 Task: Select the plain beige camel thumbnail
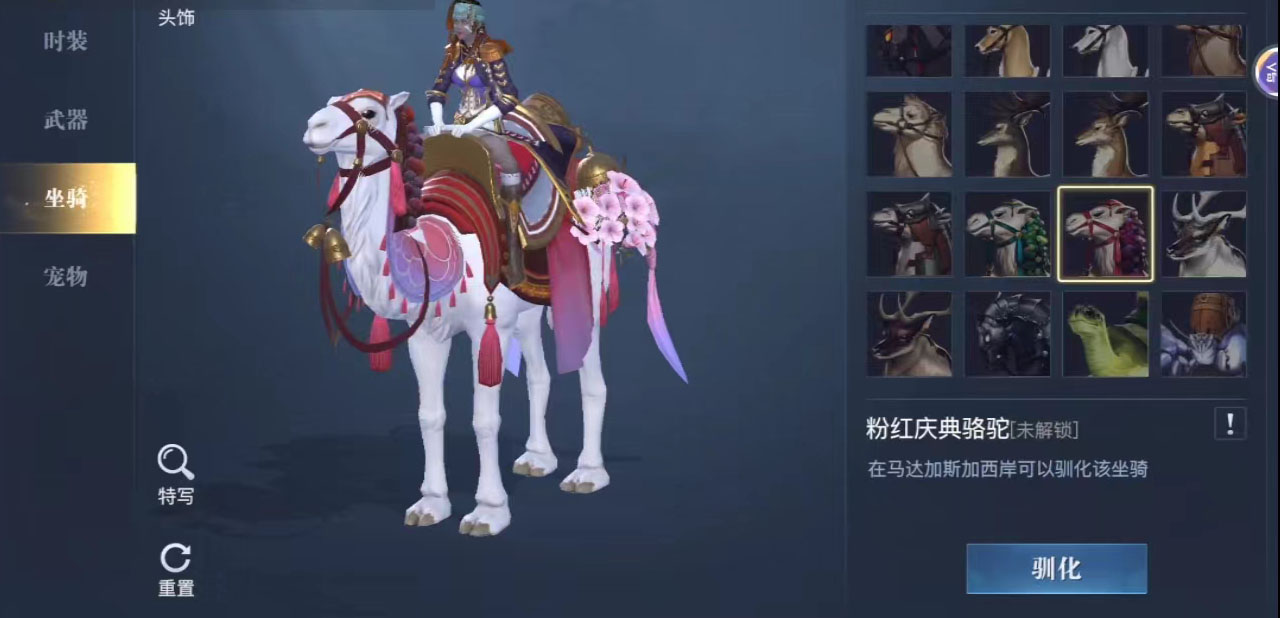point(909,134)
